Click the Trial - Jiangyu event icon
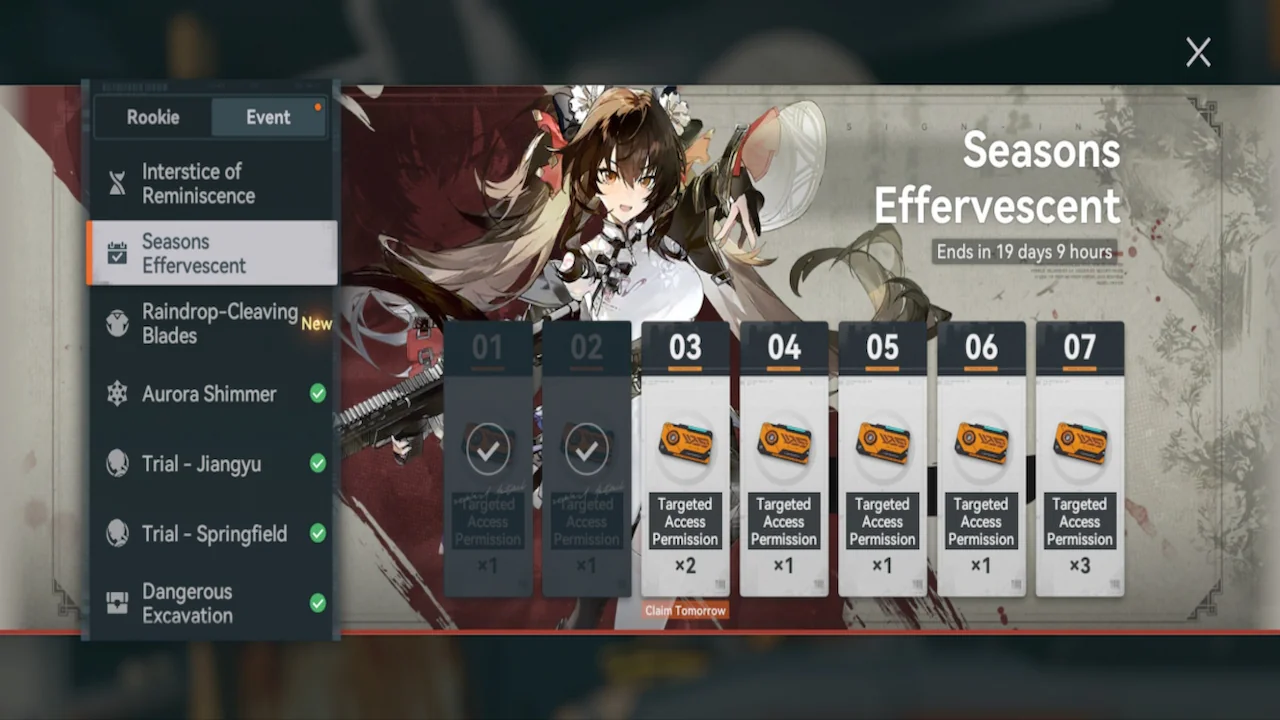 117,463
